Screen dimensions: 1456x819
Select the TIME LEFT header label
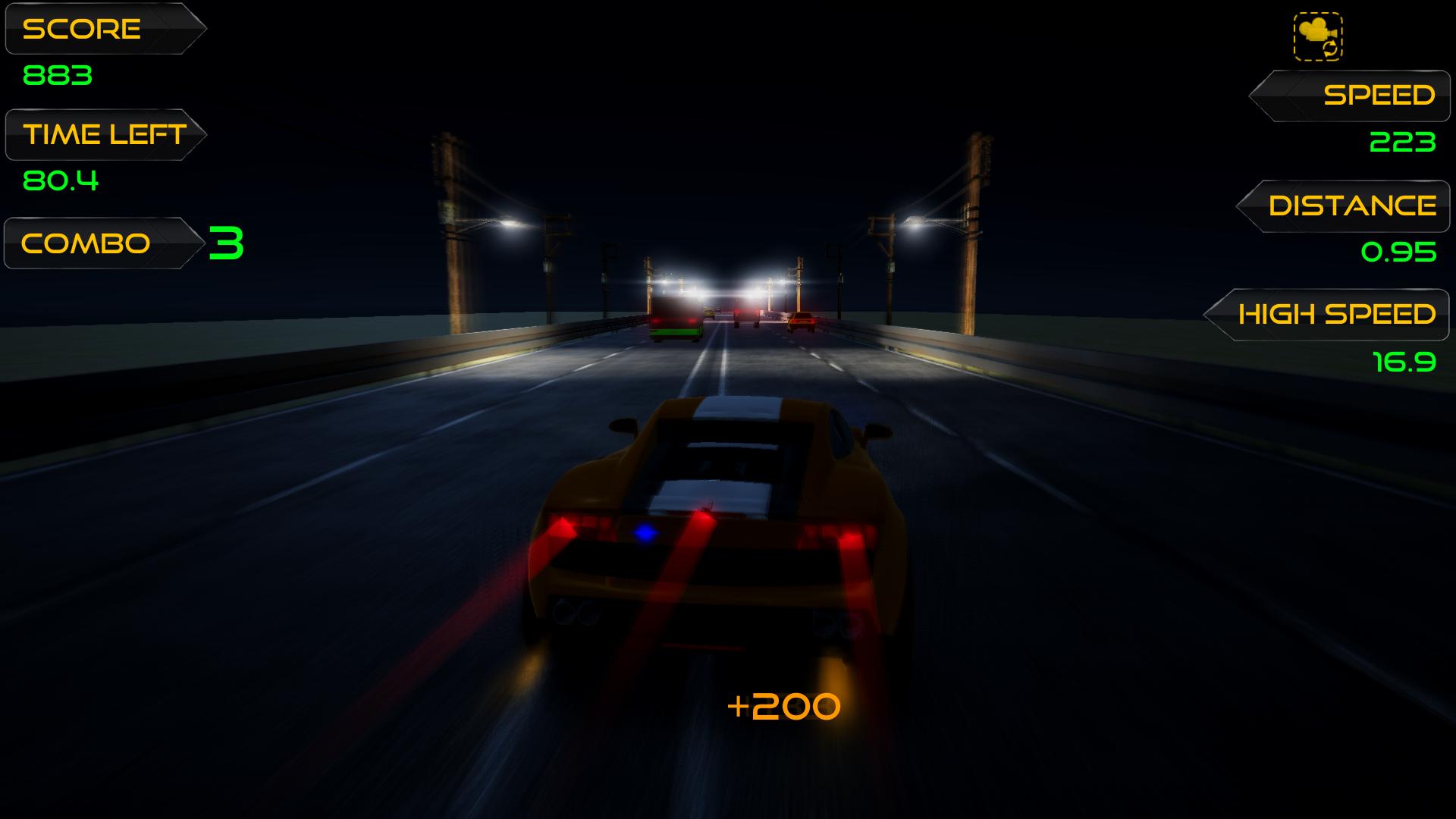(104, 133)
